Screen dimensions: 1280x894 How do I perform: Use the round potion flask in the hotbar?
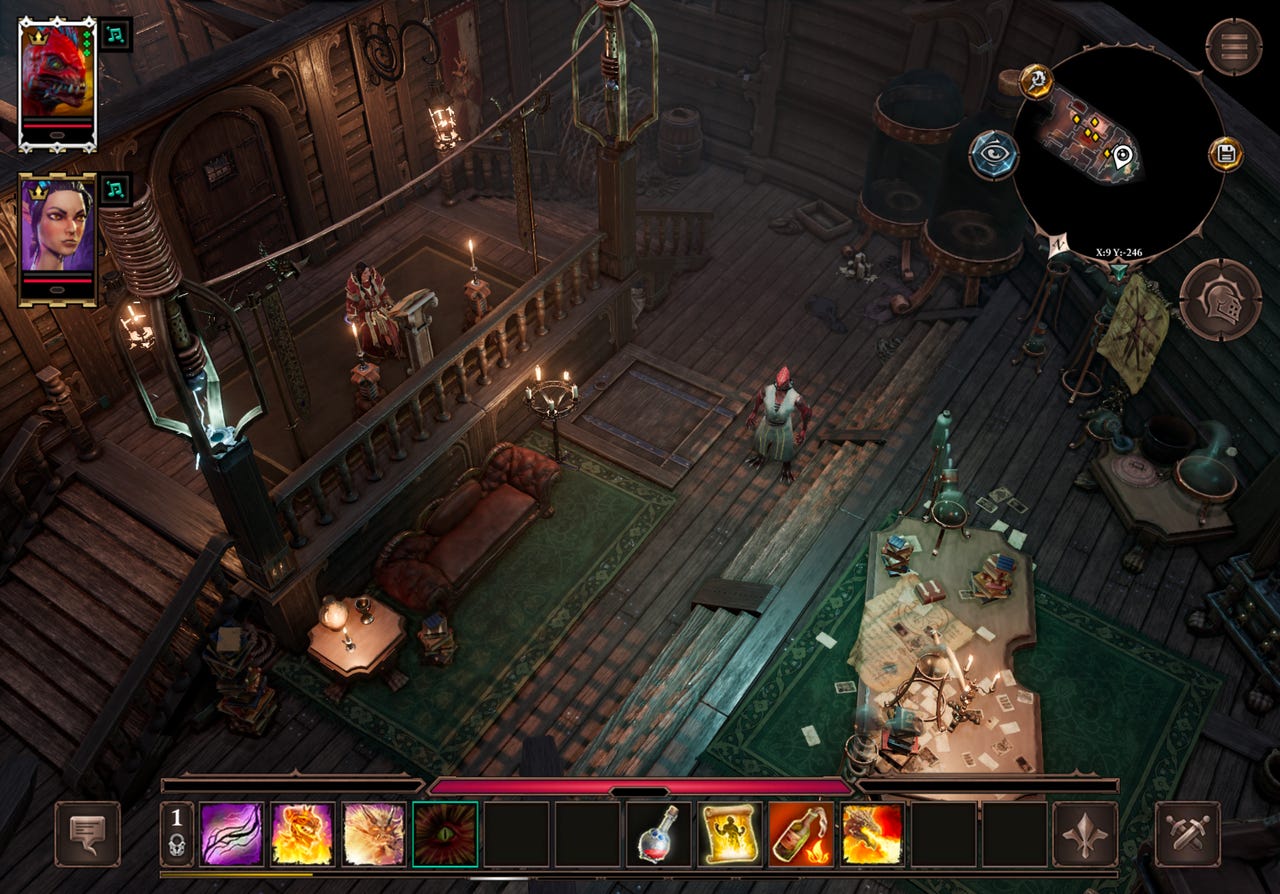click(x=658, y=834)
